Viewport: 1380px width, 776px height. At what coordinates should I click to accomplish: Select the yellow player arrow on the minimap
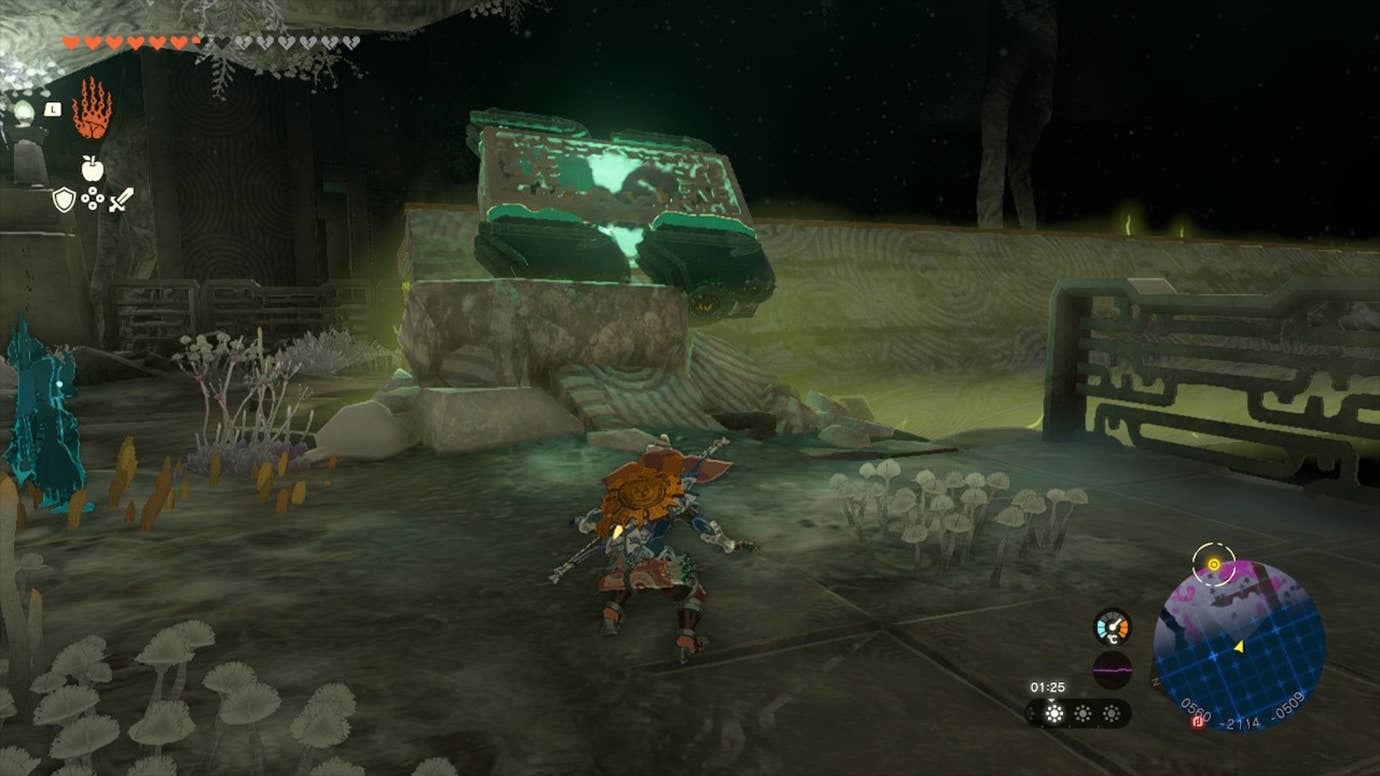[1239, 647]
